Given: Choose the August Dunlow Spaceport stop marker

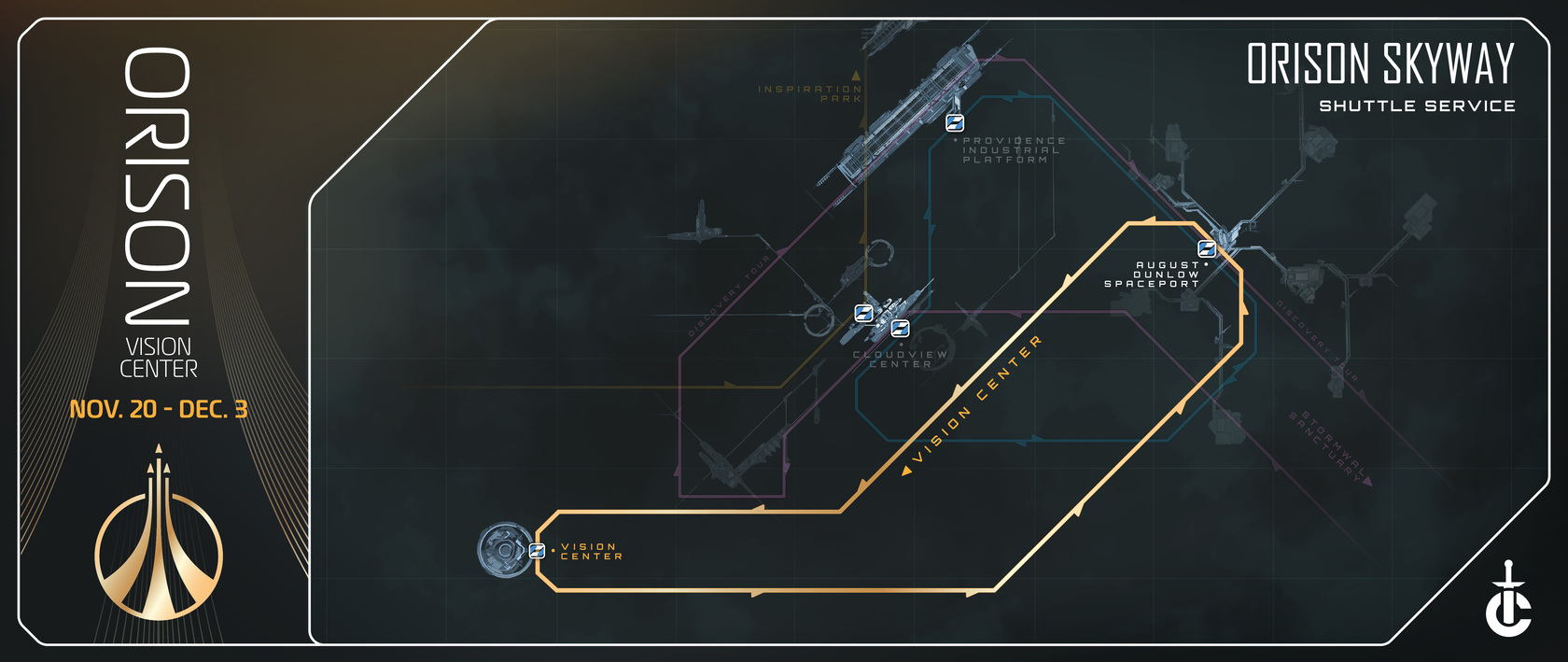Looking at the screenshot, I should click(x=1206, y=249).
